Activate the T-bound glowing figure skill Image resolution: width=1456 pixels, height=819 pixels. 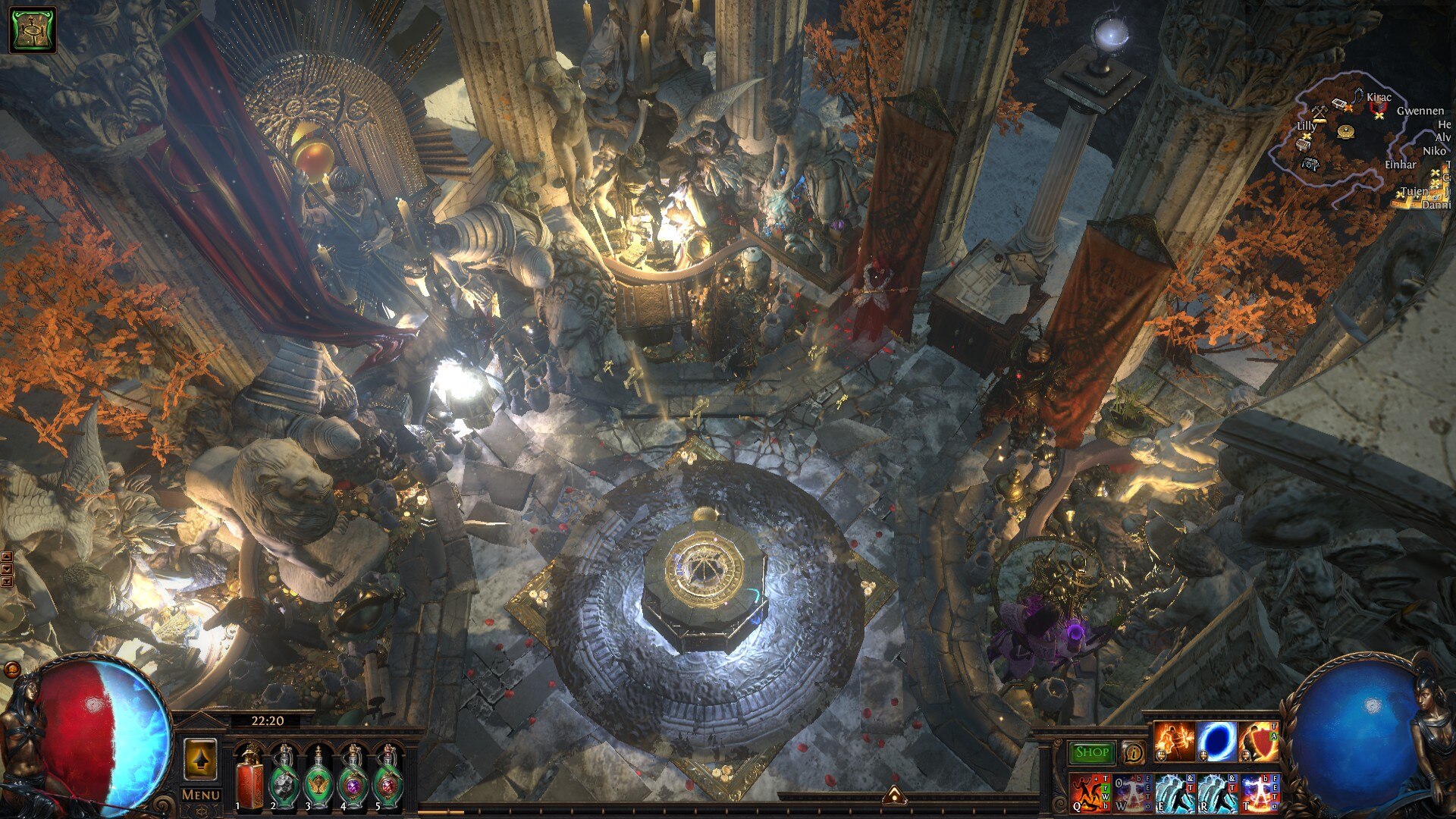click(1259, 792)
